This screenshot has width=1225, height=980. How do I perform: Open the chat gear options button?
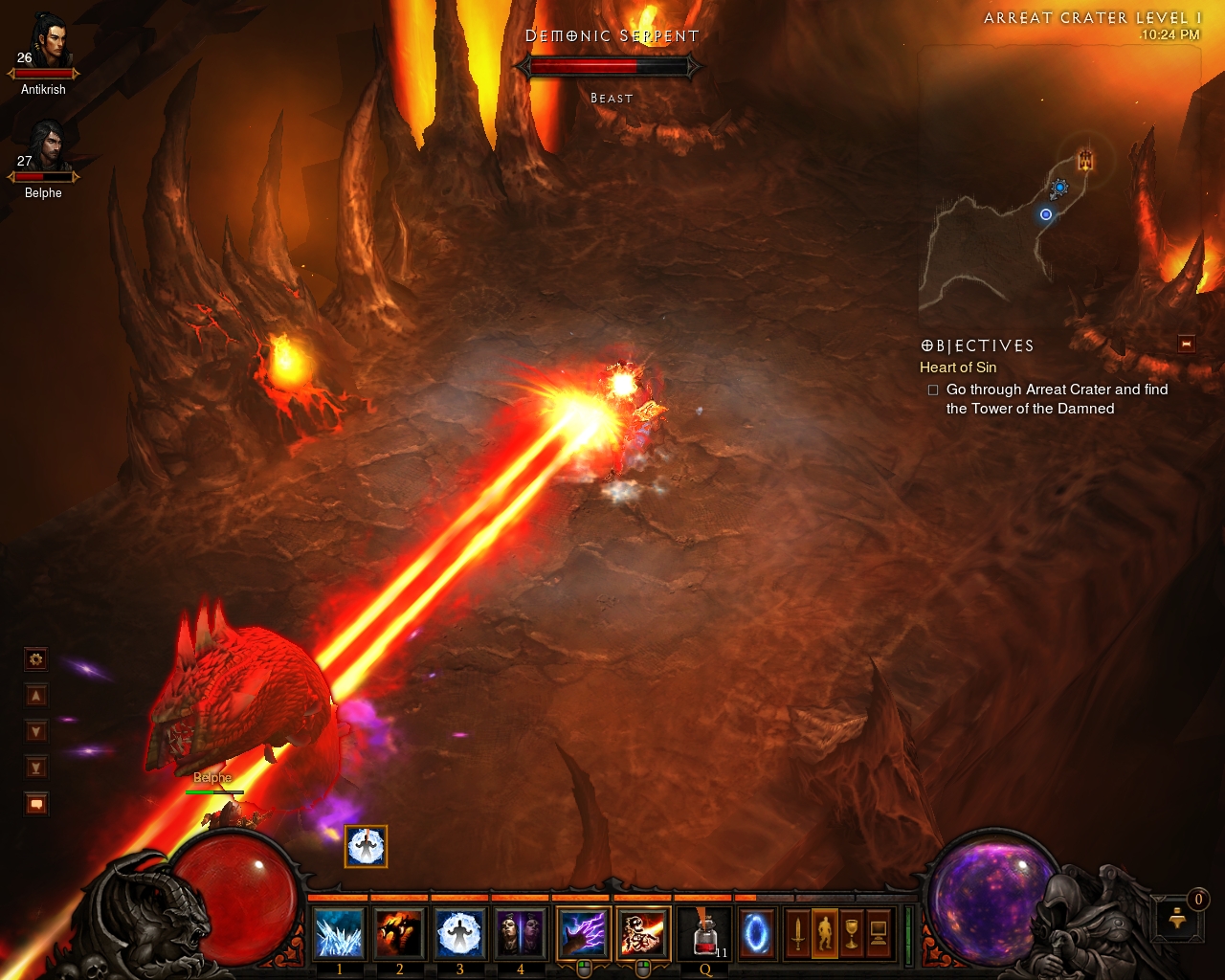(x=36, y=659)
